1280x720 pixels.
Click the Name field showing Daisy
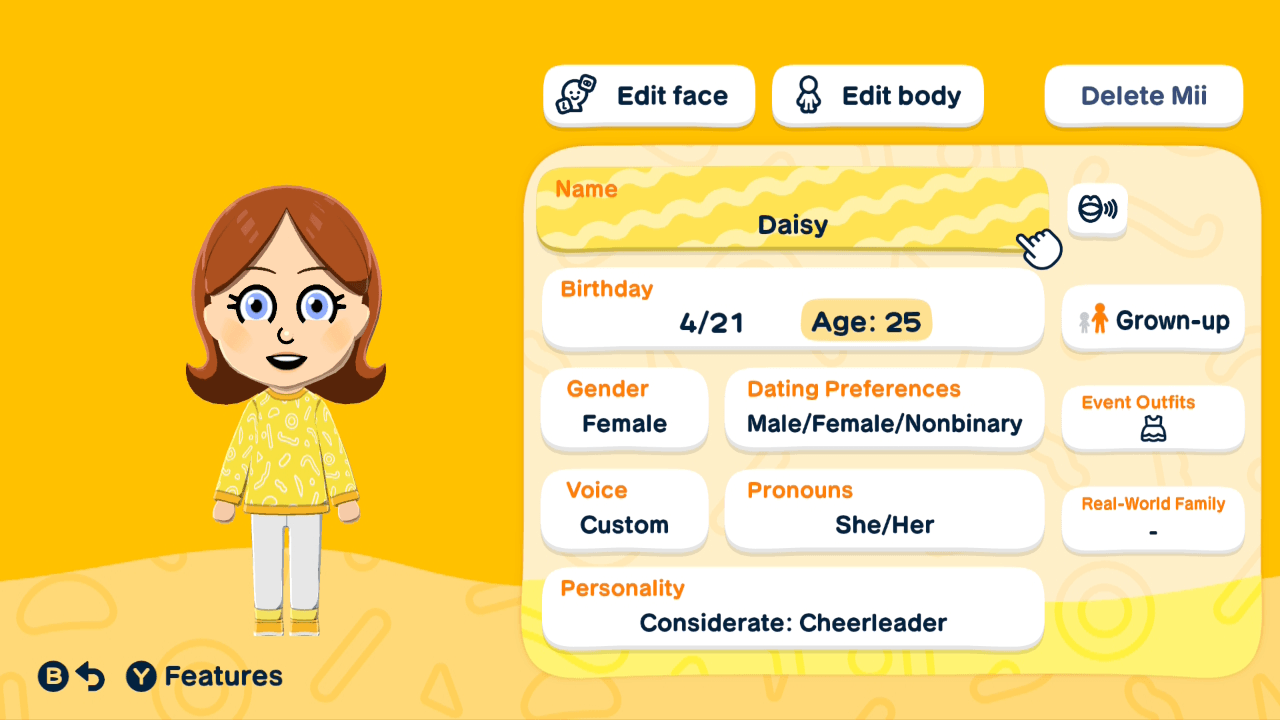[x=792, y=210]
